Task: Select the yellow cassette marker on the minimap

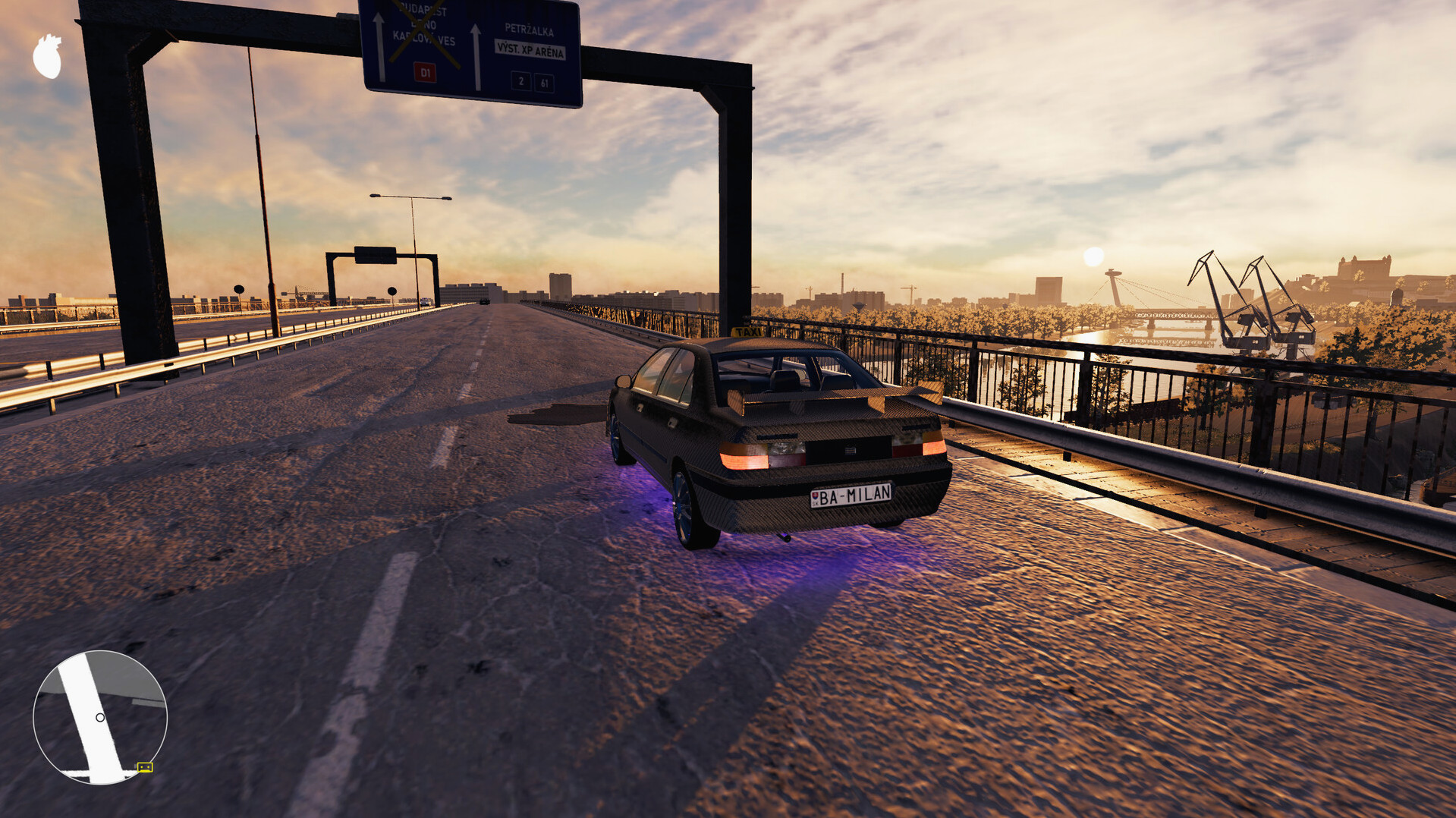Action: 145,767
